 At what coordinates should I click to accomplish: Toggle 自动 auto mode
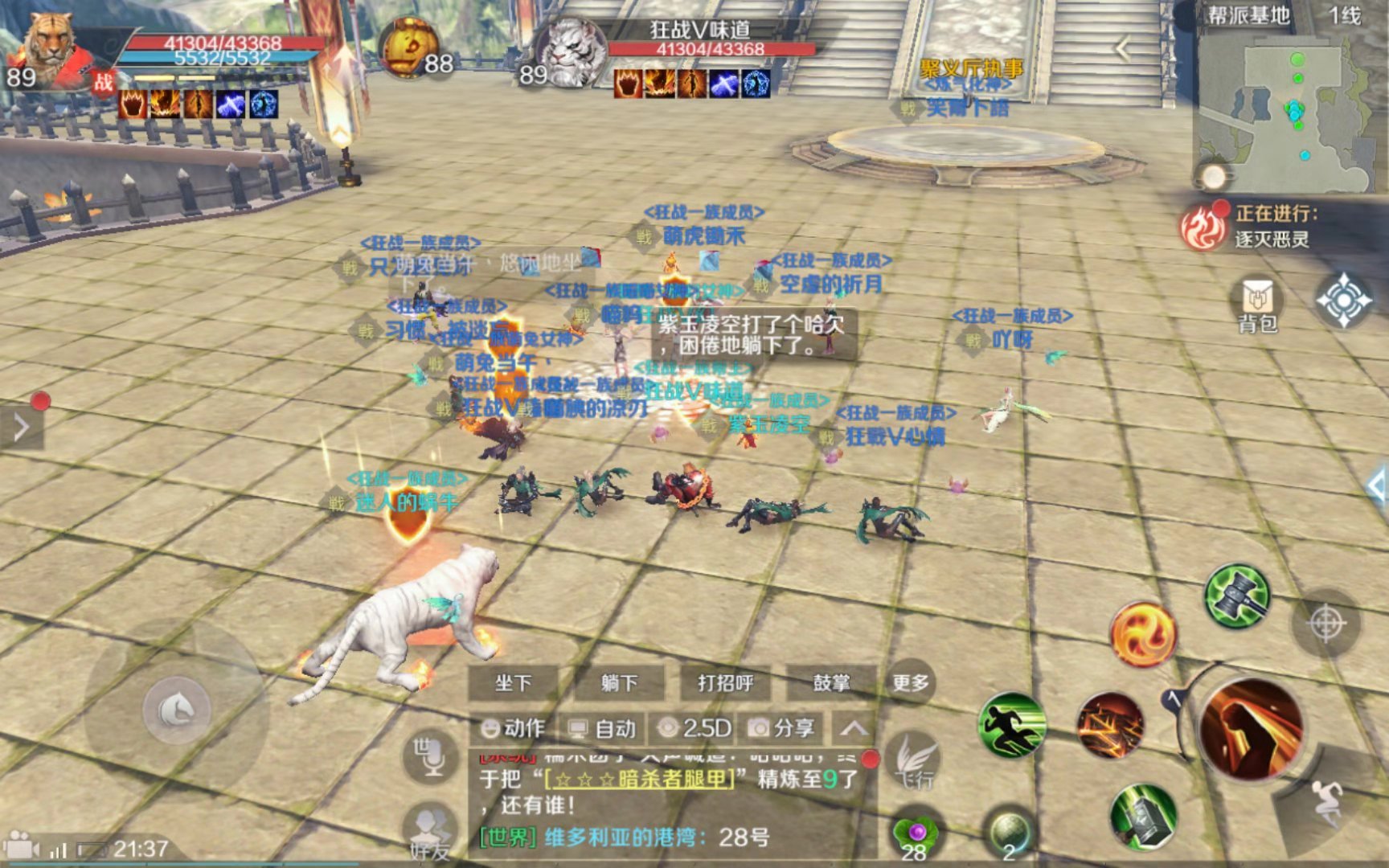click(603, 728)
